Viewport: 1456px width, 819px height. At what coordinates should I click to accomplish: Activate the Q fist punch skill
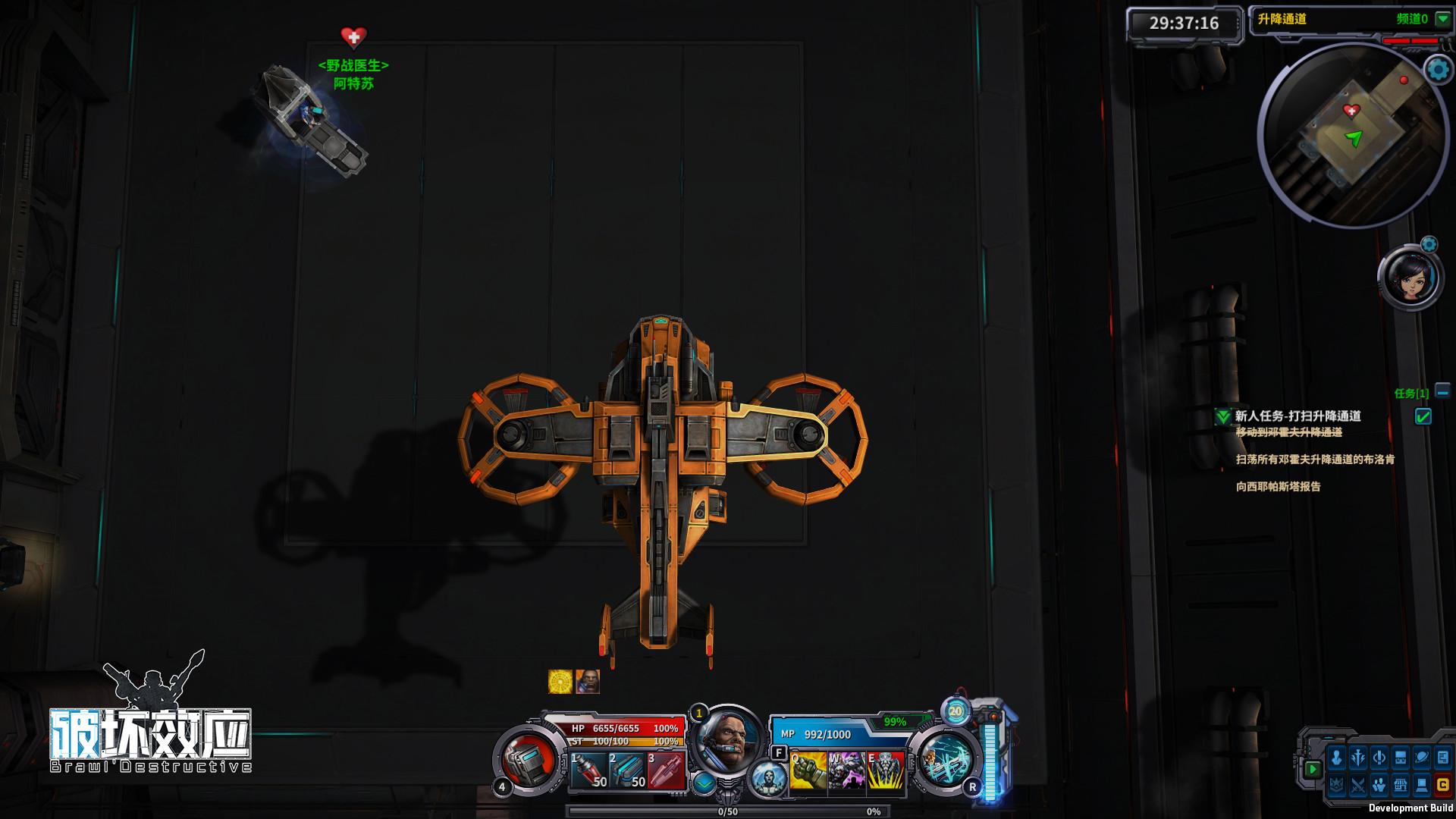coord(808,770)
